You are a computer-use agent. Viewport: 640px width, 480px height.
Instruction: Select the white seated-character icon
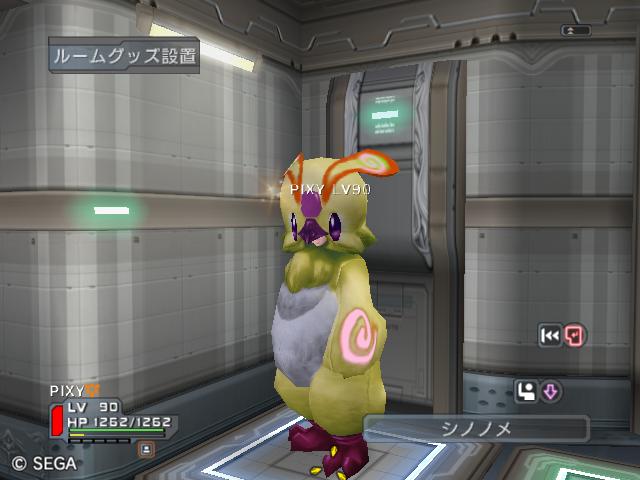point(527,391)
